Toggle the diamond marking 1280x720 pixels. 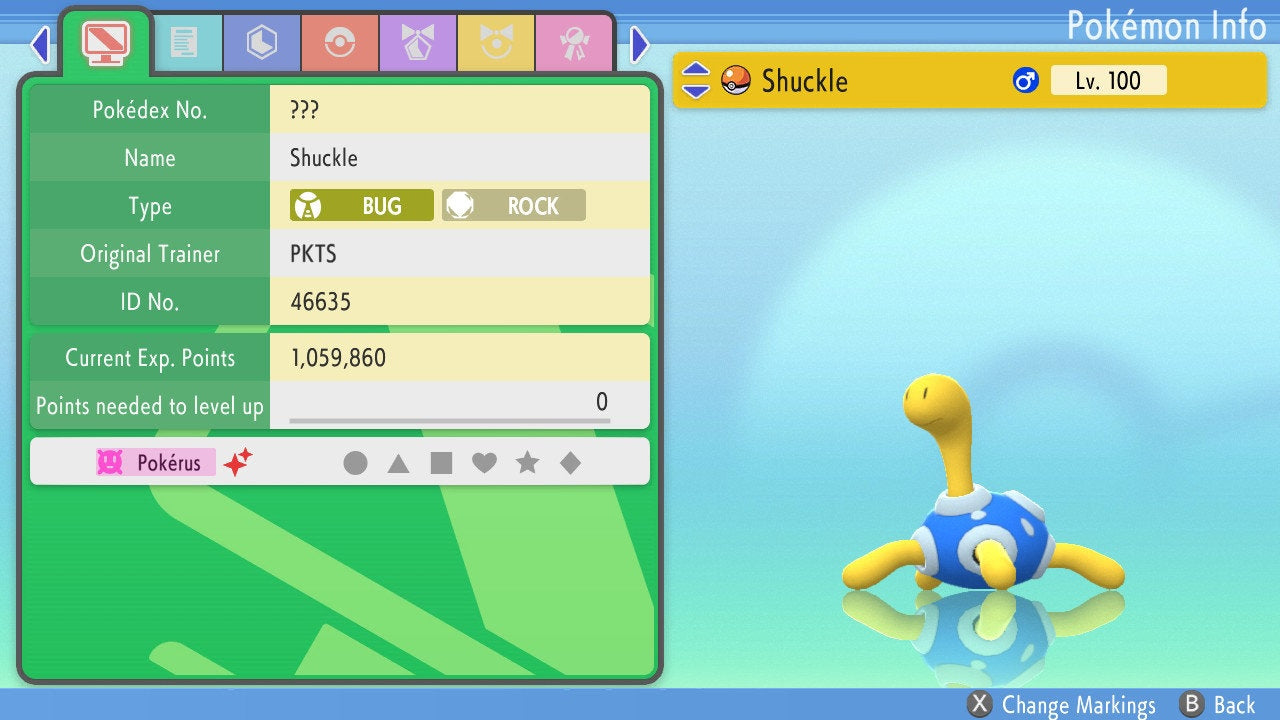570,463
